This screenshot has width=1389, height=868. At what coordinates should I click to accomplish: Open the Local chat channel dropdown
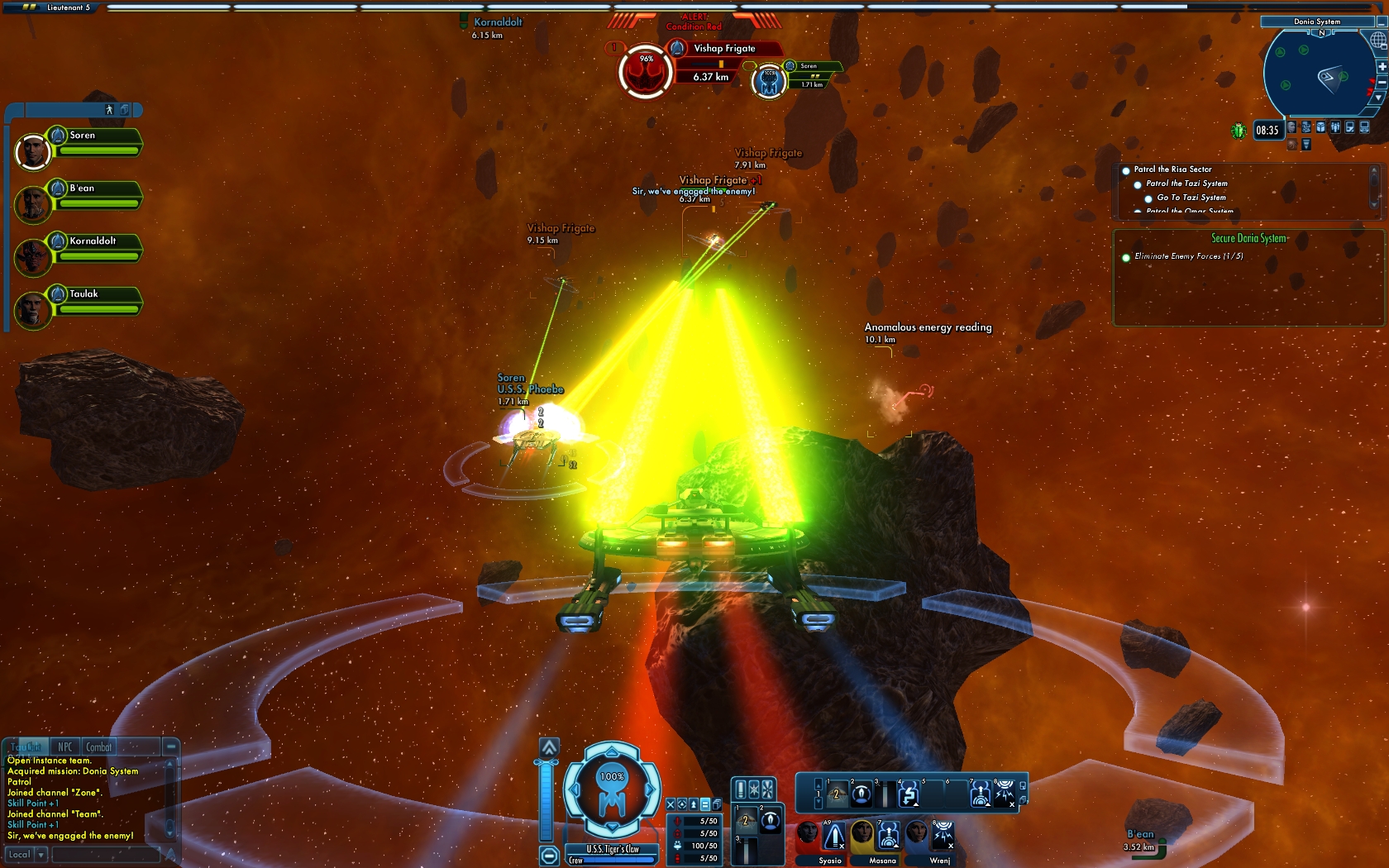[x=41, y=855]
